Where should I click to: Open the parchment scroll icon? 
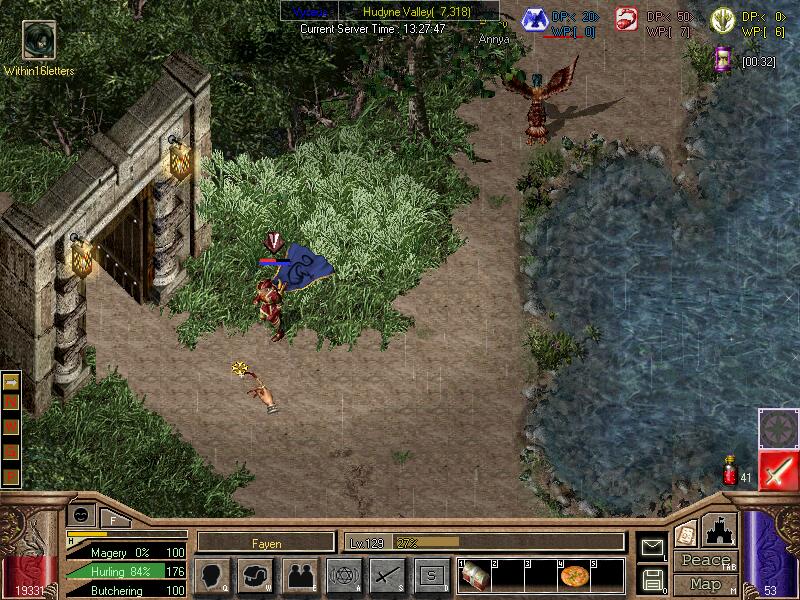tap(686, 534)
